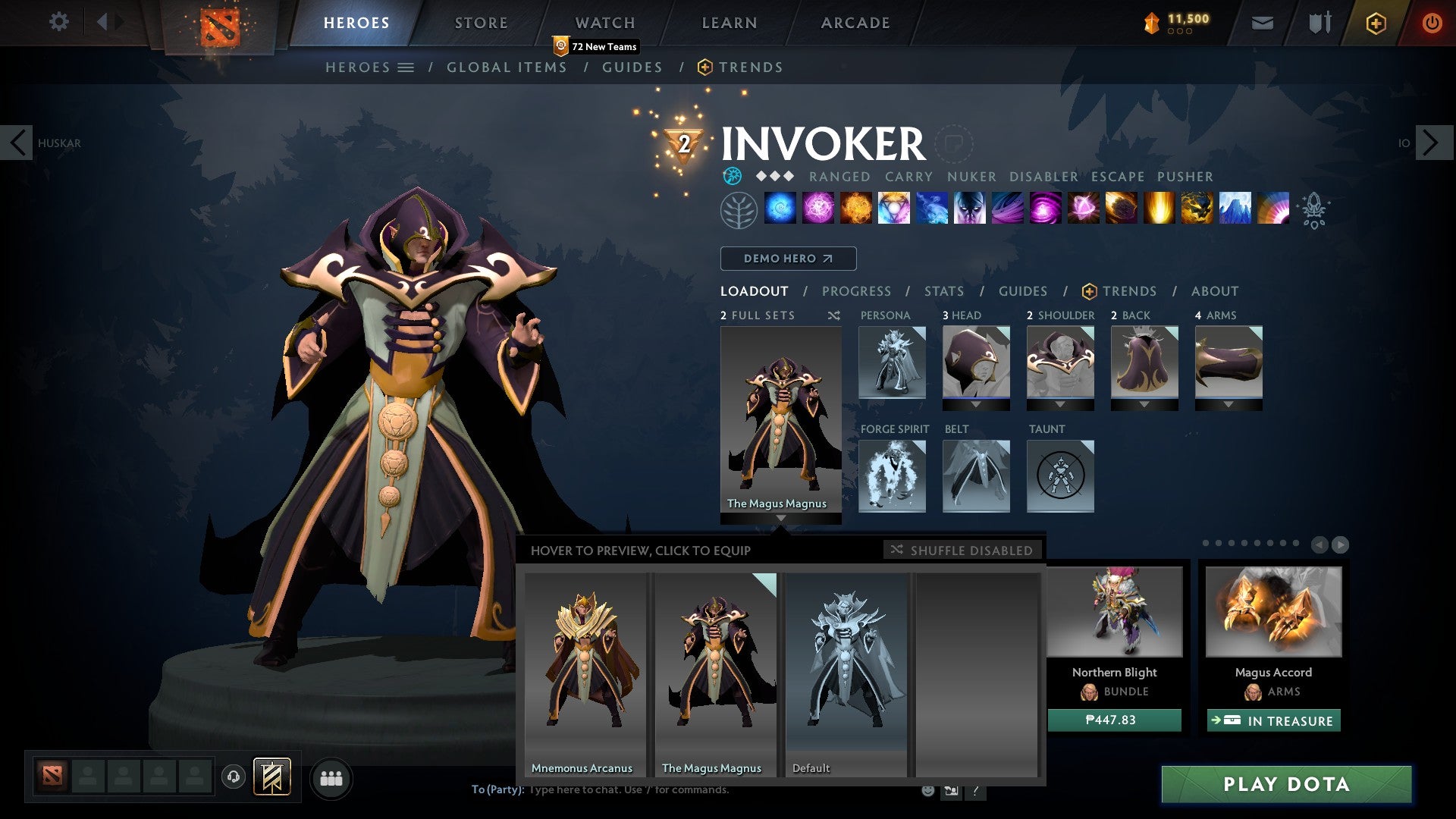This screenshot has width=1456, height=819.
Task: Toggle the Shuffle Disabled setting
Action: 962,550
